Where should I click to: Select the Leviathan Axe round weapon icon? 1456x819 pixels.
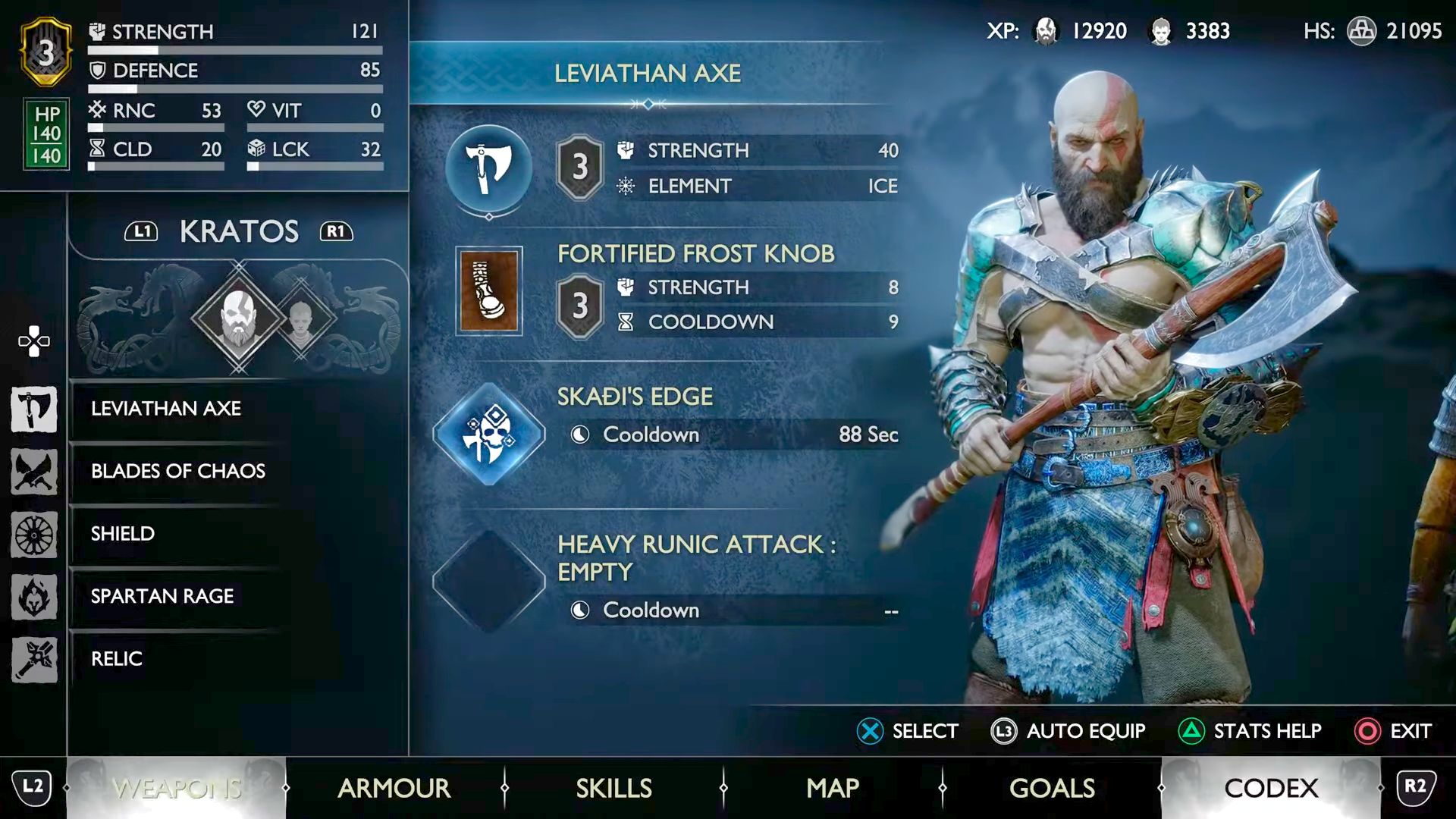(489, 169)
